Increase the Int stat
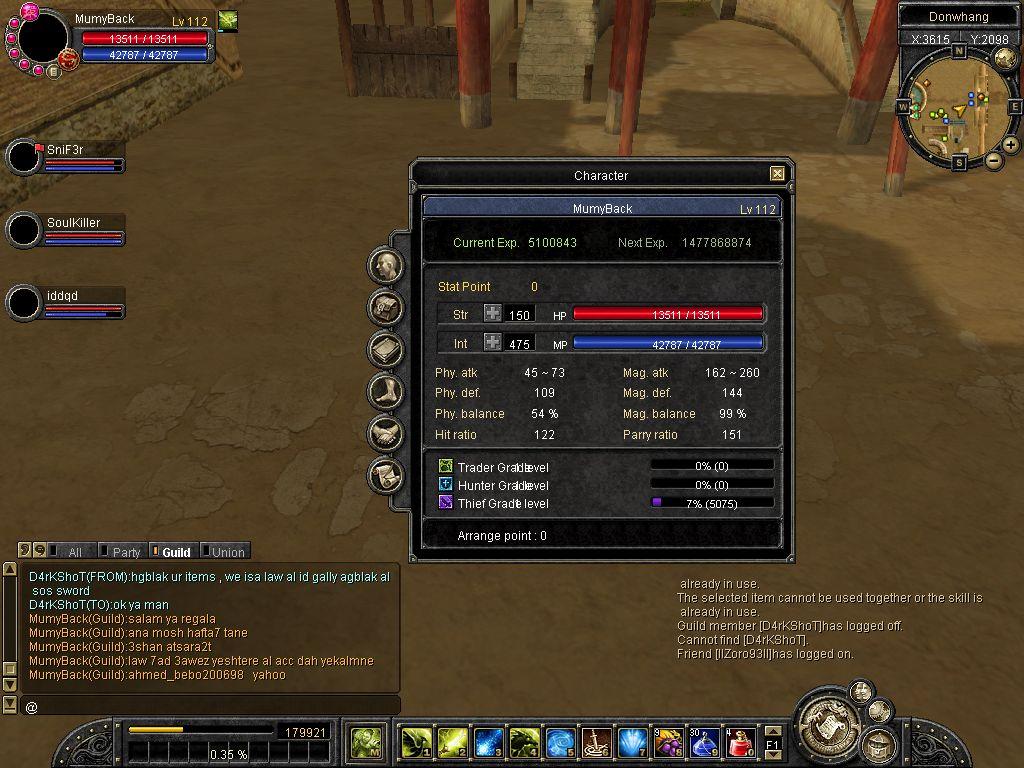 click(x=493, y=342)
